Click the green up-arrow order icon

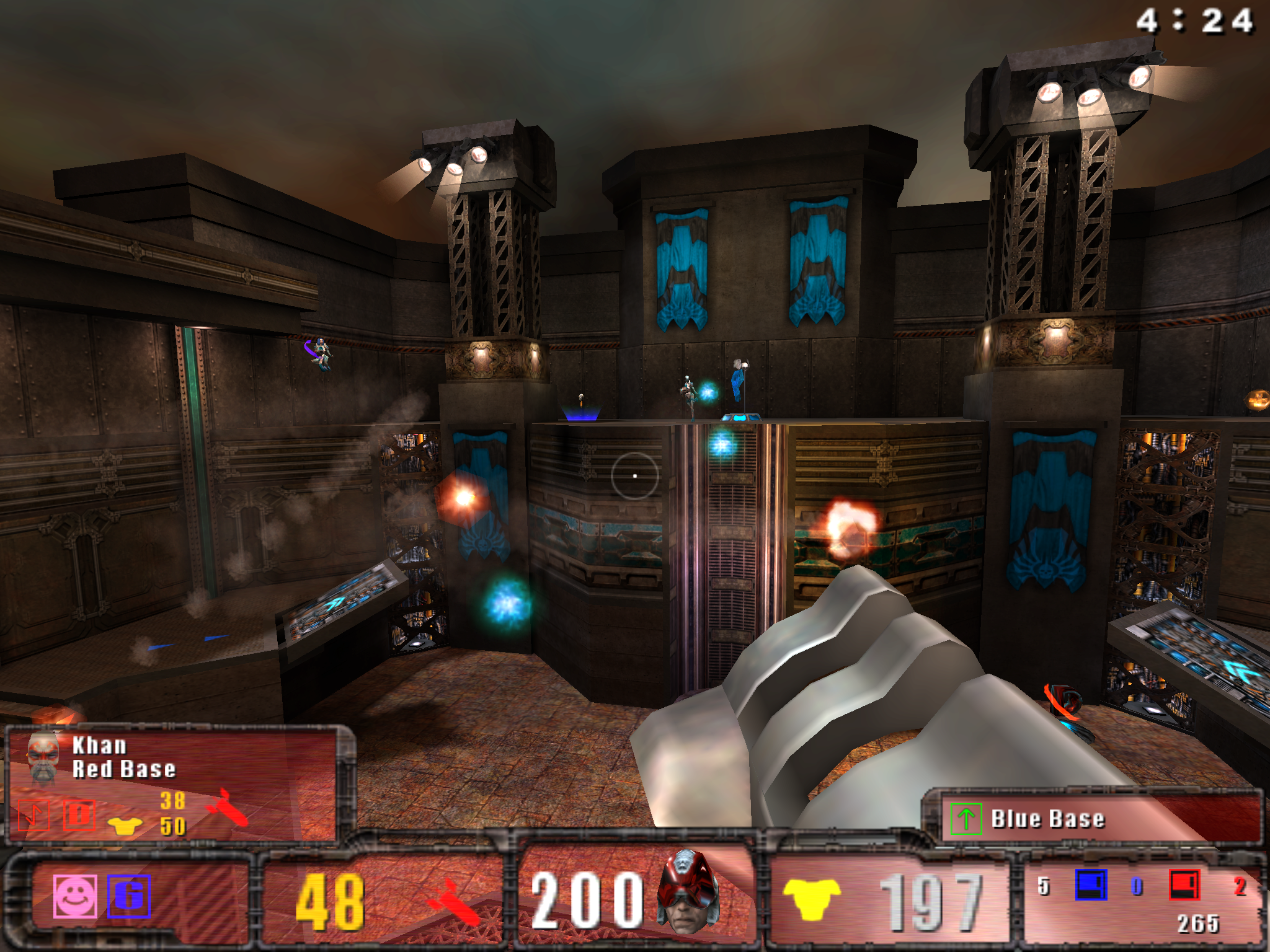pyautogui.click(x=966, y=819)
